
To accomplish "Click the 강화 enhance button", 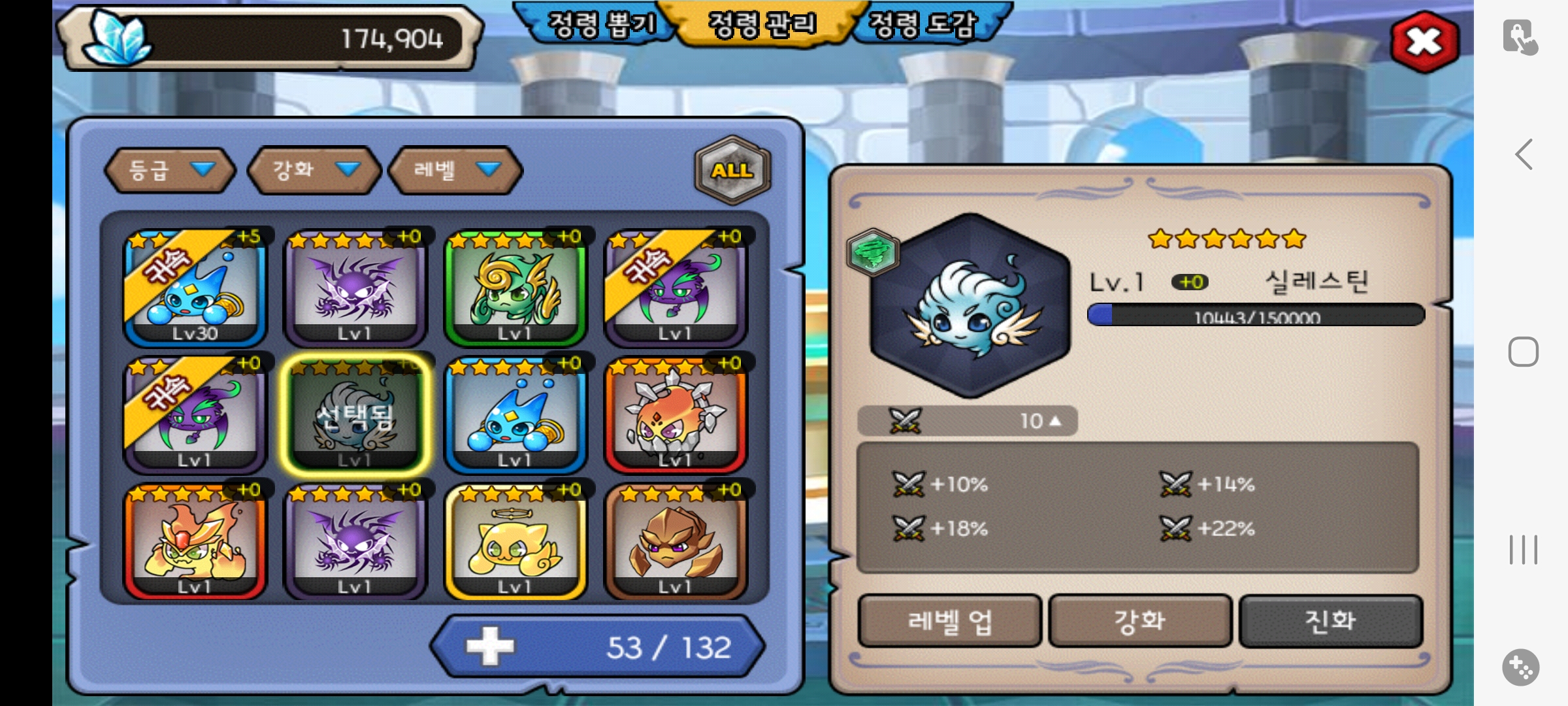I will (1140, 621).
